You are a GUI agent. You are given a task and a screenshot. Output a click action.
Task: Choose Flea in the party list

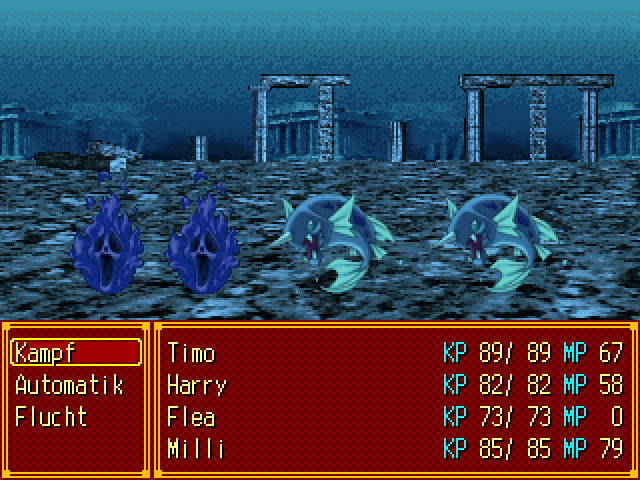tap(191, 417)
